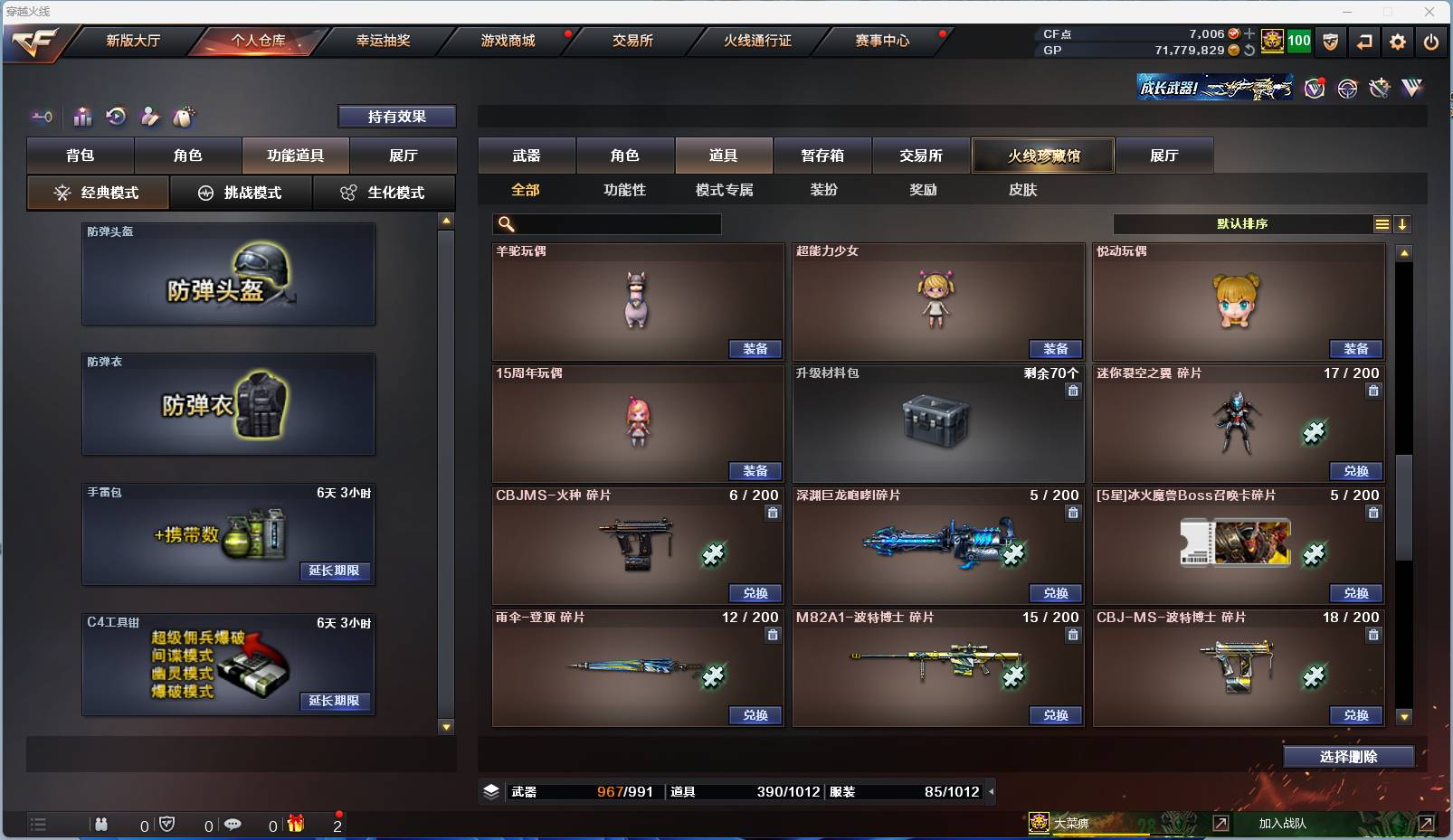Select the character edit icon in left toolbar
The image size is (1453, 840).
[149, 117]
